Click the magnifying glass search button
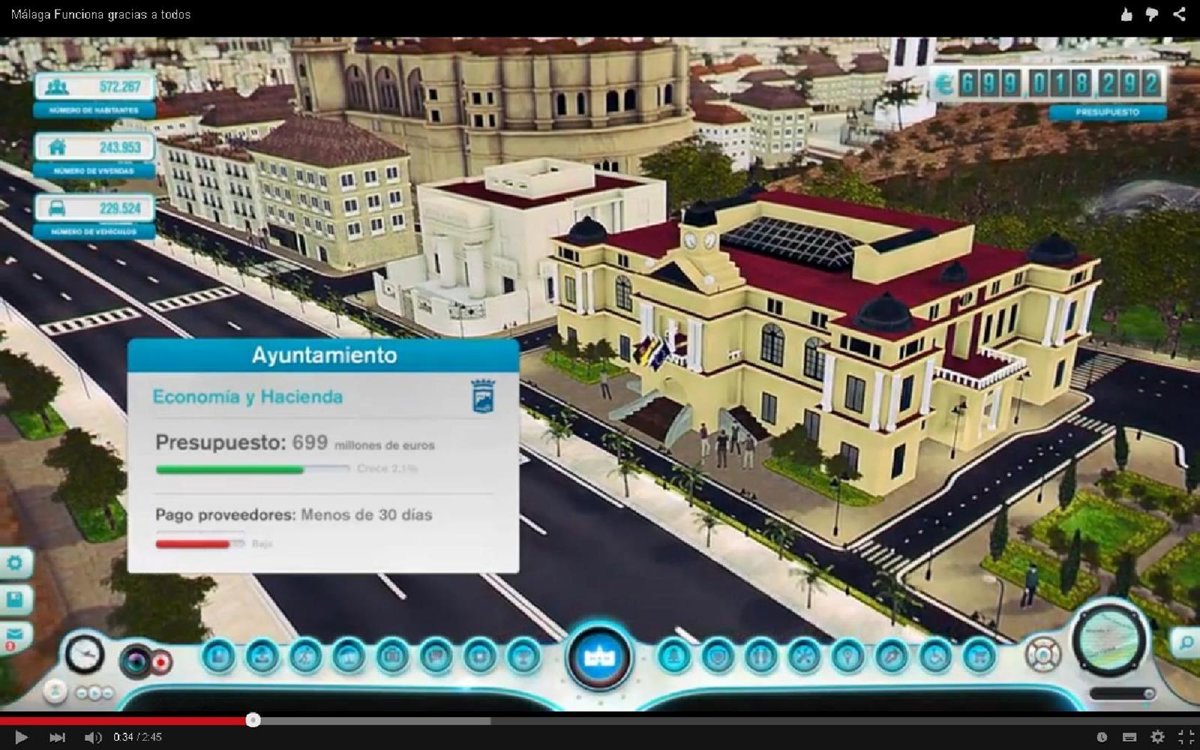 pos(1184,642)
